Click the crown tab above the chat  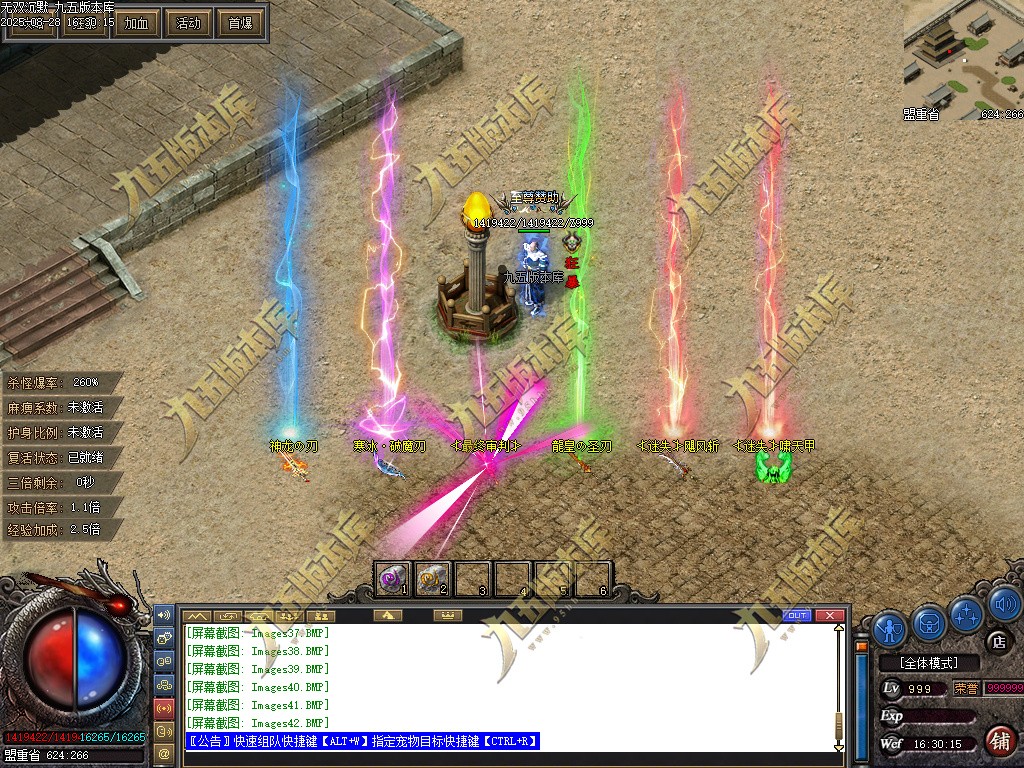(x=447, y=615)
